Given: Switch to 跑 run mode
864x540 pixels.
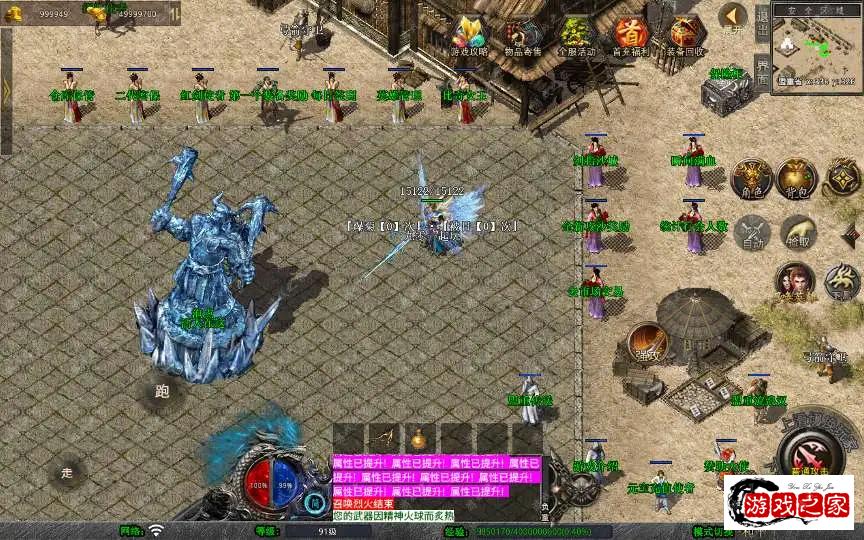Looking at the screenshot, I should (163, 390).
